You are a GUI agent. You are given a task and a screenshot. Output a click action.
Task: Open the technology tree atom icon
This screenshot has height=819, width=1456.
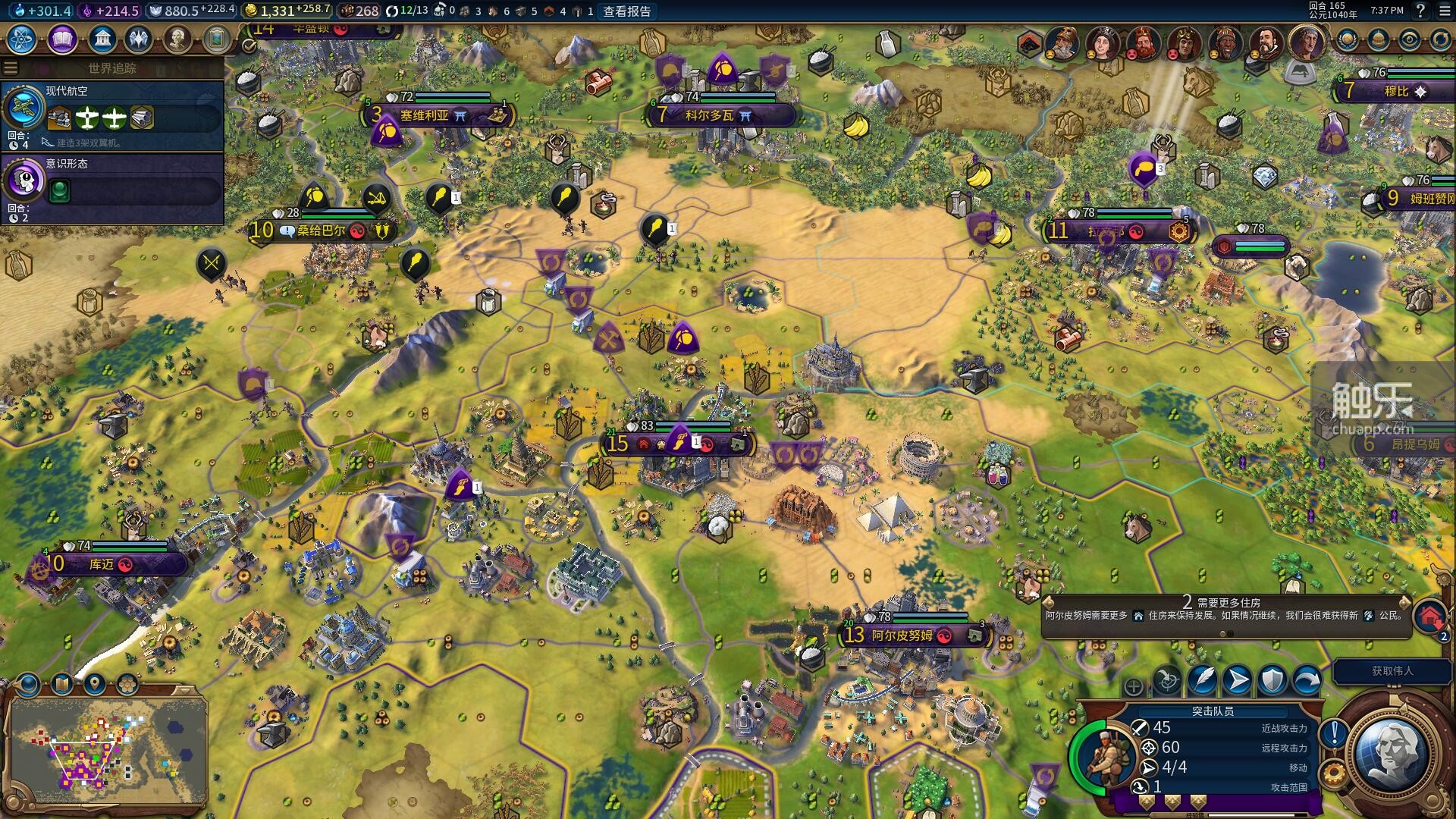tap(22, 39)
